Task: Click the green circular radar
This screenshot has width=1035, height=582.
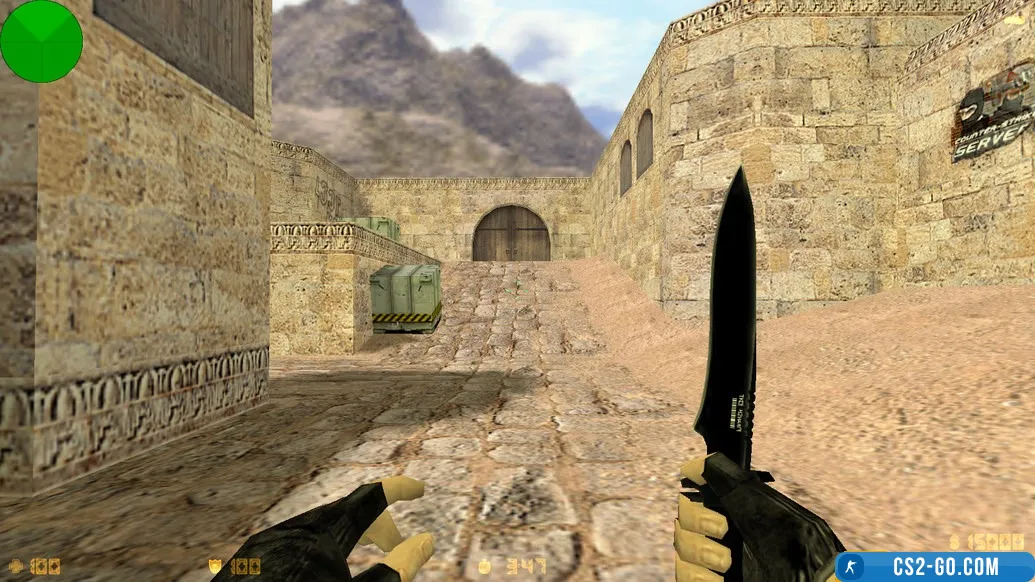Action: [41, 41]
